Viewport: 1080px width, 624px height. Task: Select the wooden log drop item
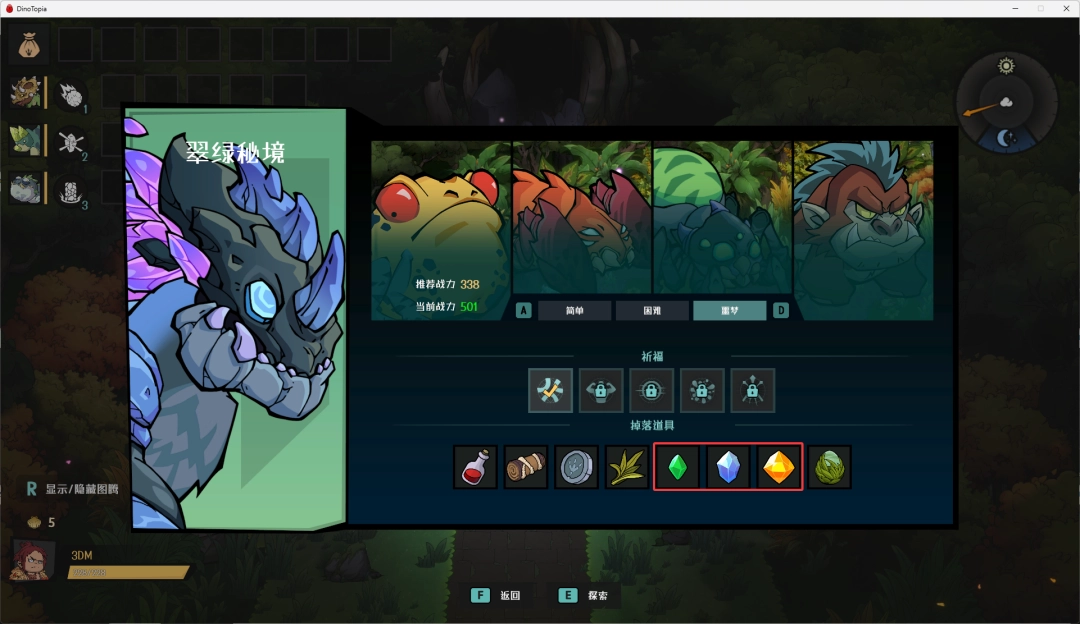coord(526,467)
